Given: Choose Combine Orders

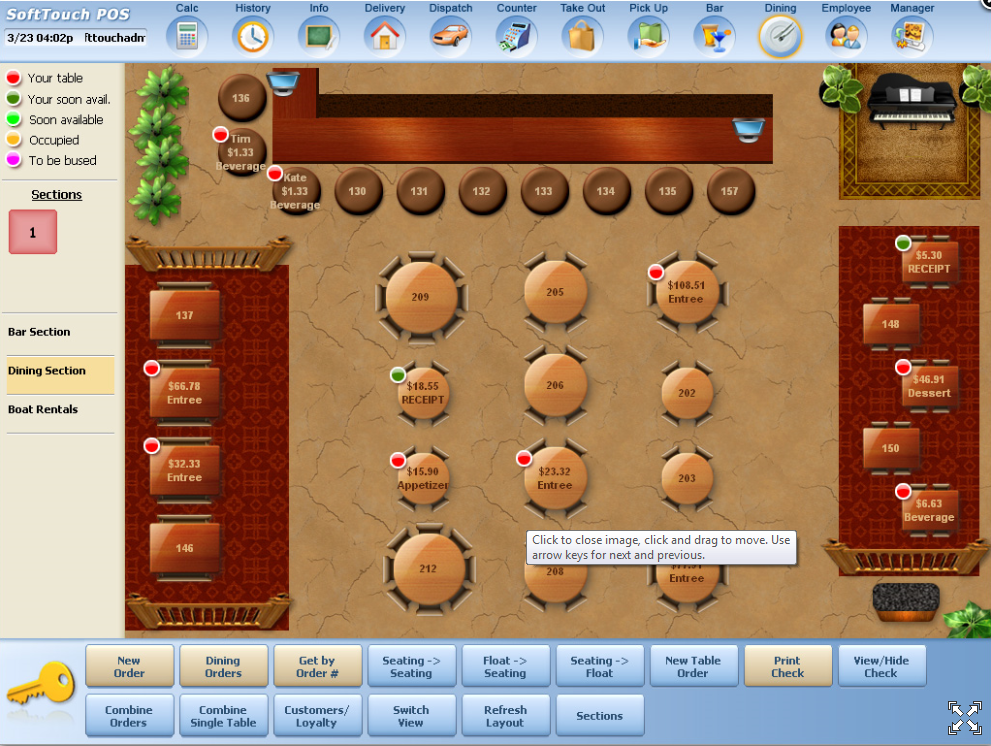Looking at the screenshot, I should click(x=129, y=716).
